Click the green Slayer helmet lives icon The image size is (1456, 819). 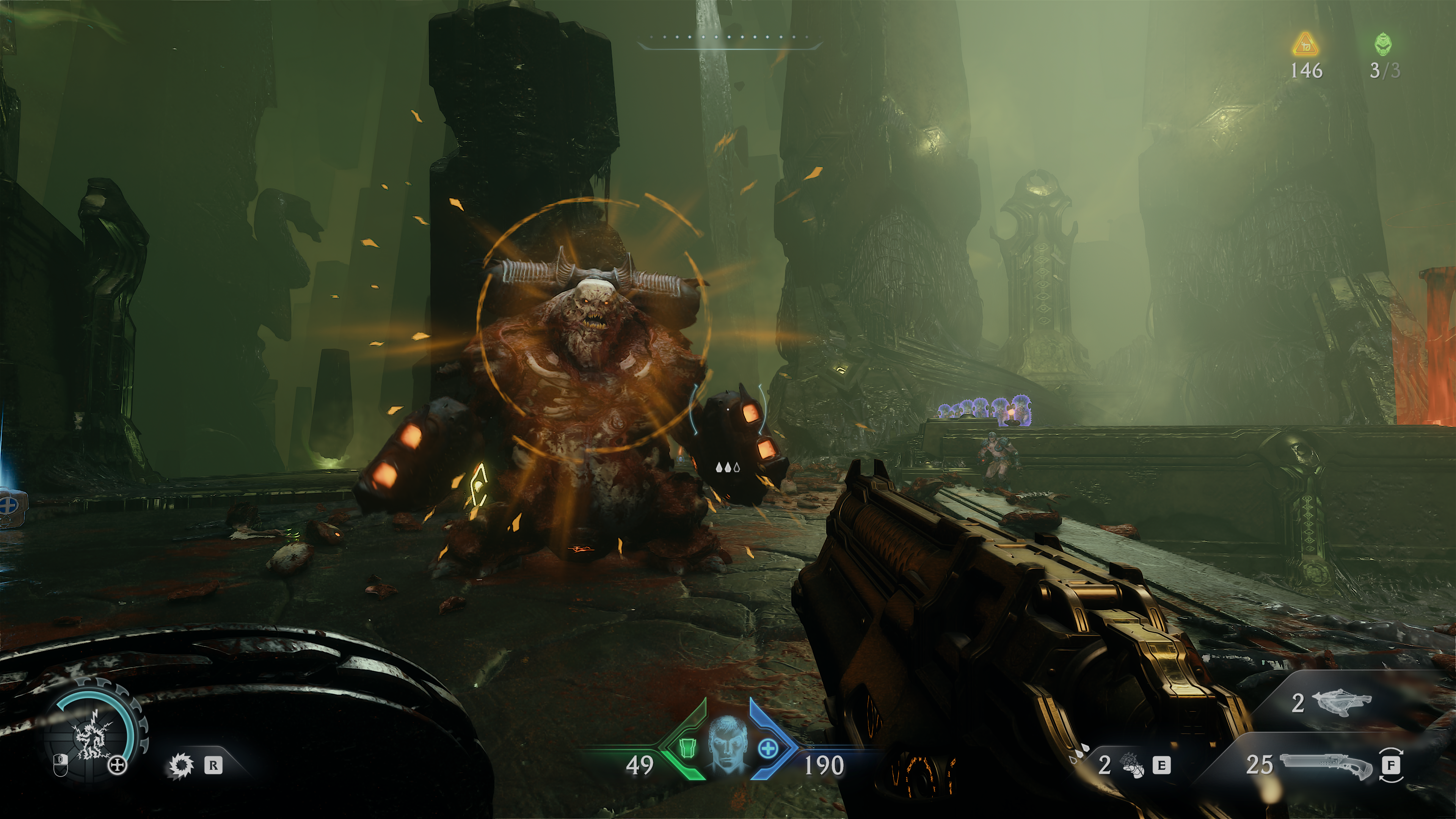point(1383,44)
